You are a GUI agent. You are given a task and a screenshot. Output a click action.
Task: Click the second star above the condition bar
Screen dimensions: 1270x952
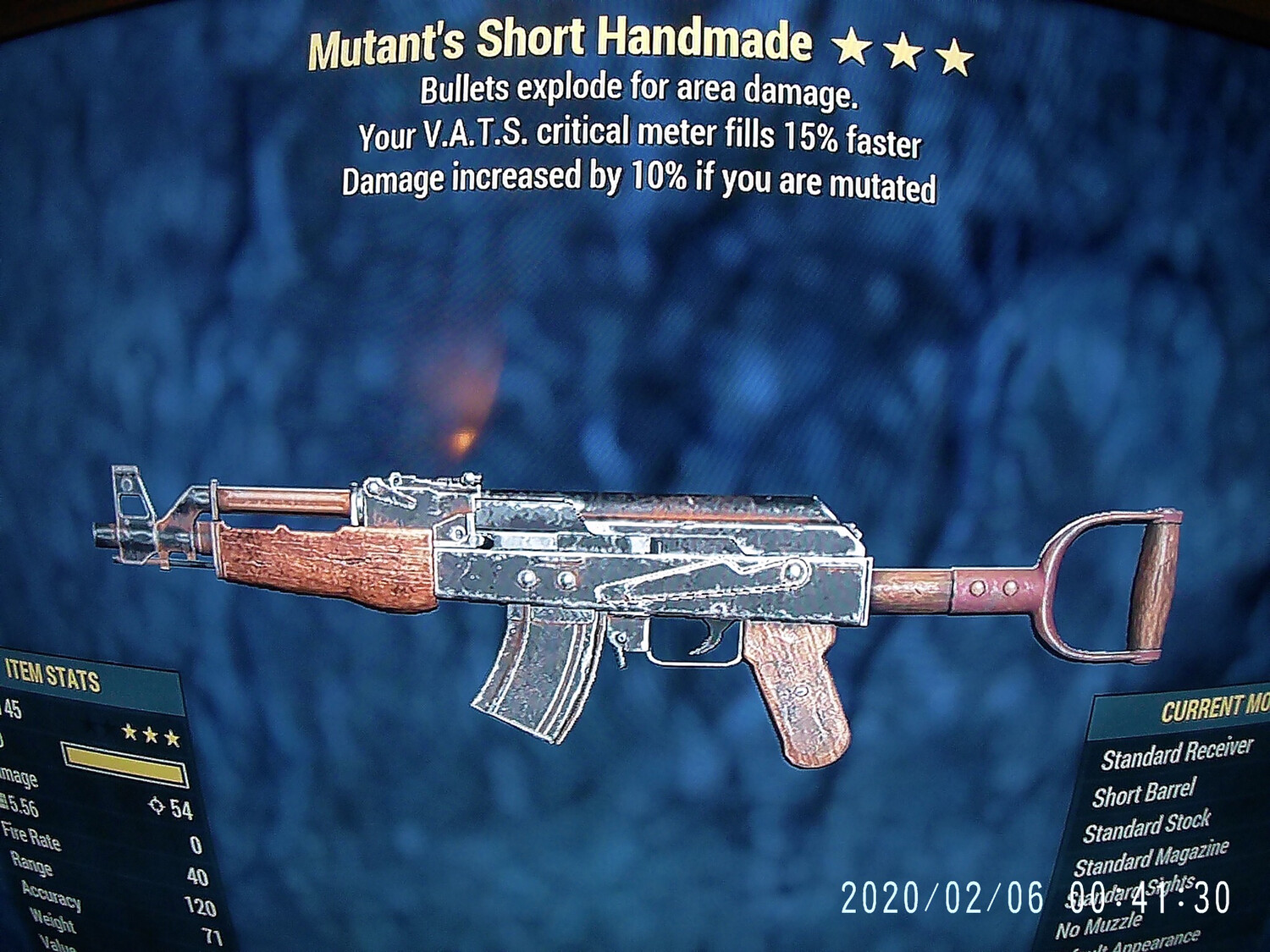pyautogui.click(x=150, y=736)
